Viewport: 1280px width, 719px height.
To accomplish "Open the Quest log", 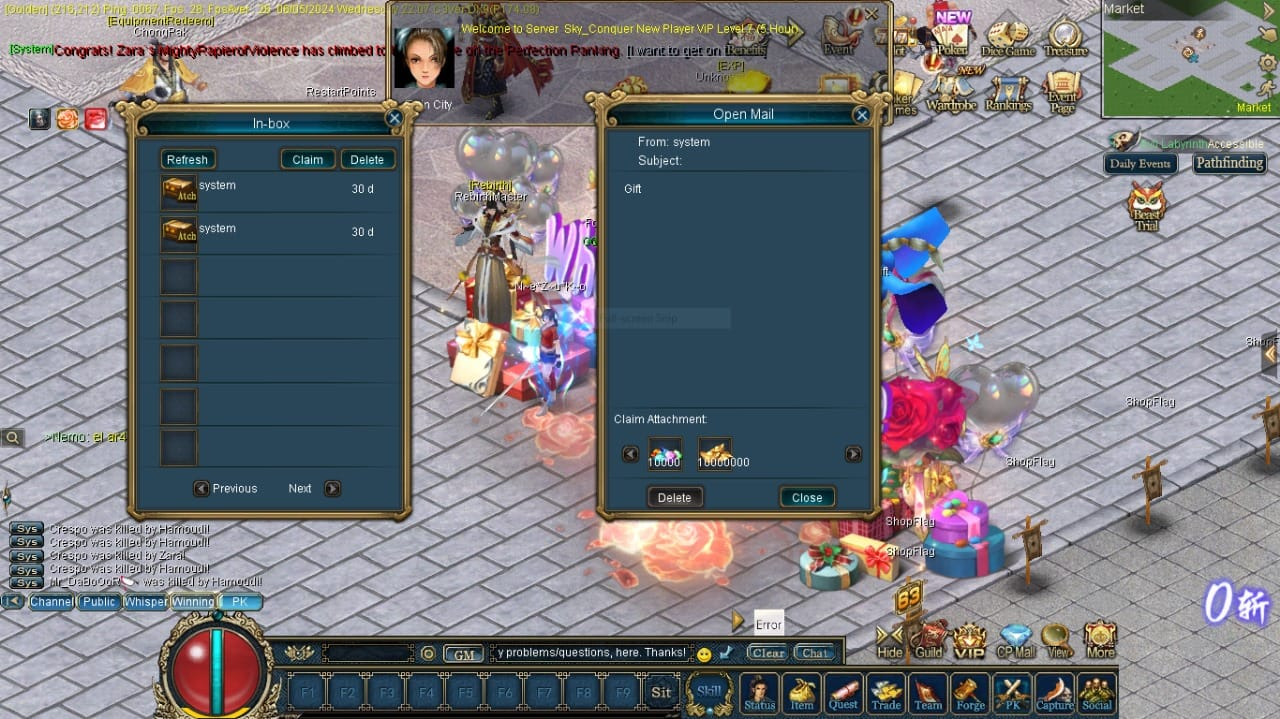I will pyautogui.click(x=843, y=692).
